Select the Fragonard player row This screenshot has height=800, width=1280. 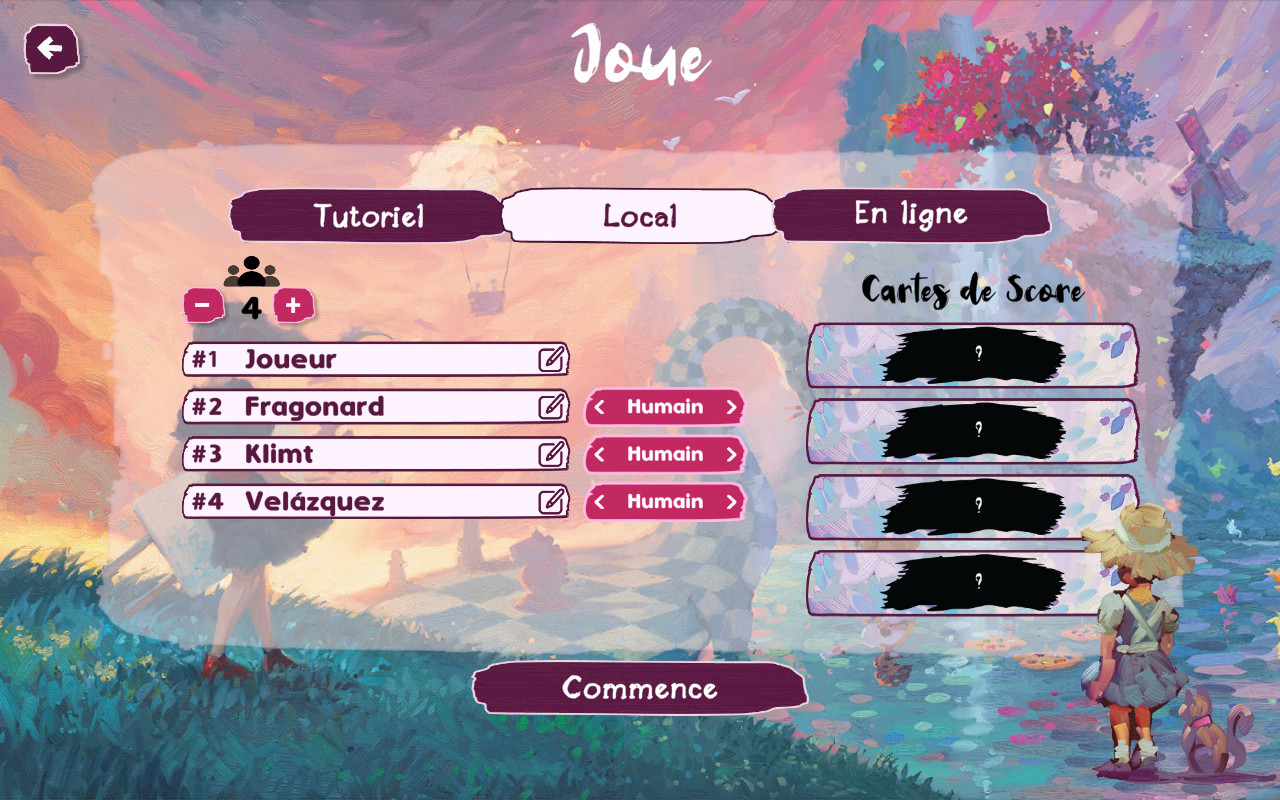(x=360, y=407)
